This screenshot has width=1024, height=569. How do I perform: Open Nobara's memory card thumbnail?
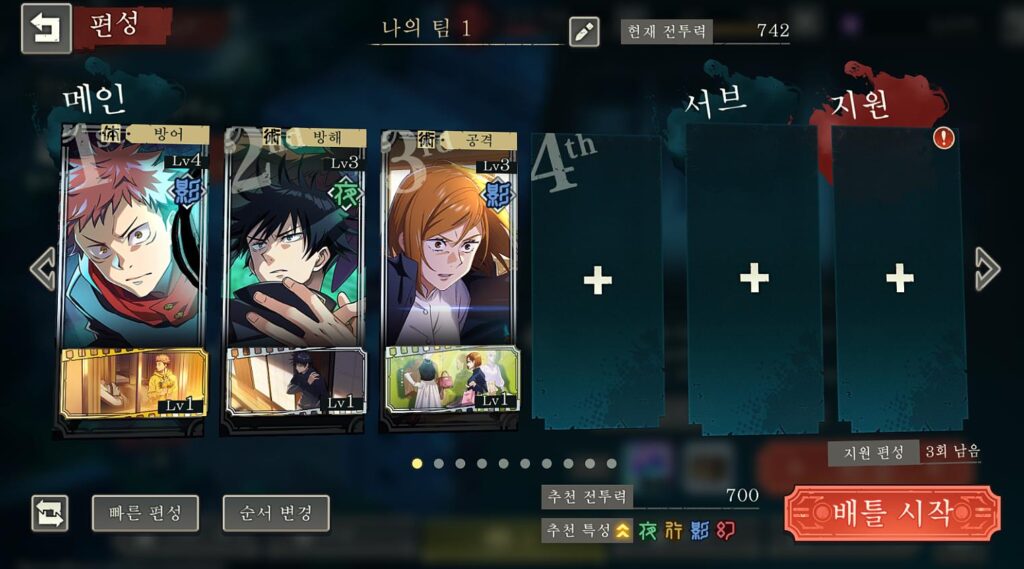tap(452, 380)
